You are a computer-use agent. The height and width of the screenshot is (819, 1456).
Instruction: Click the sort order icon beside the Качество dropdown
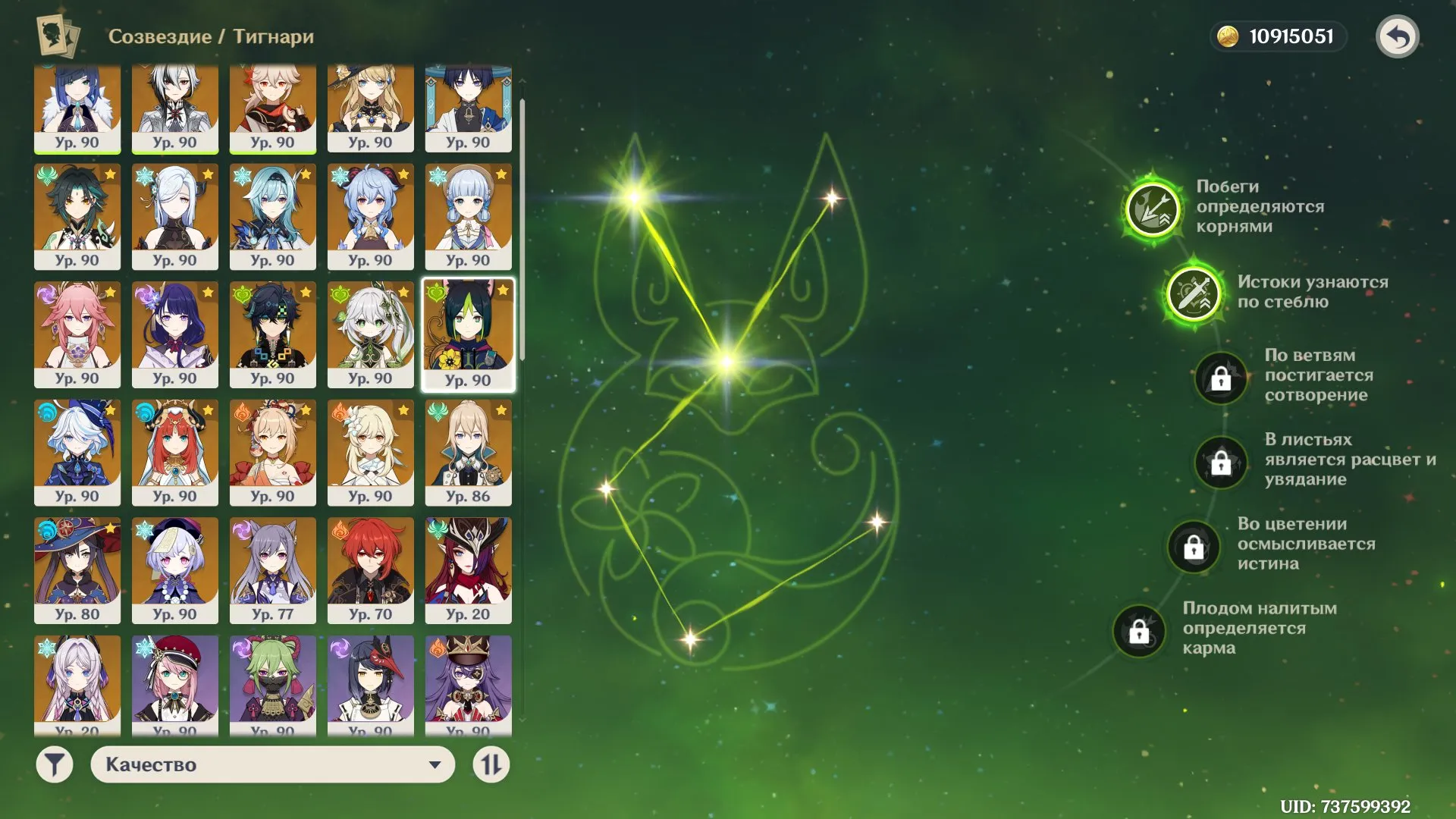point(491,764)
